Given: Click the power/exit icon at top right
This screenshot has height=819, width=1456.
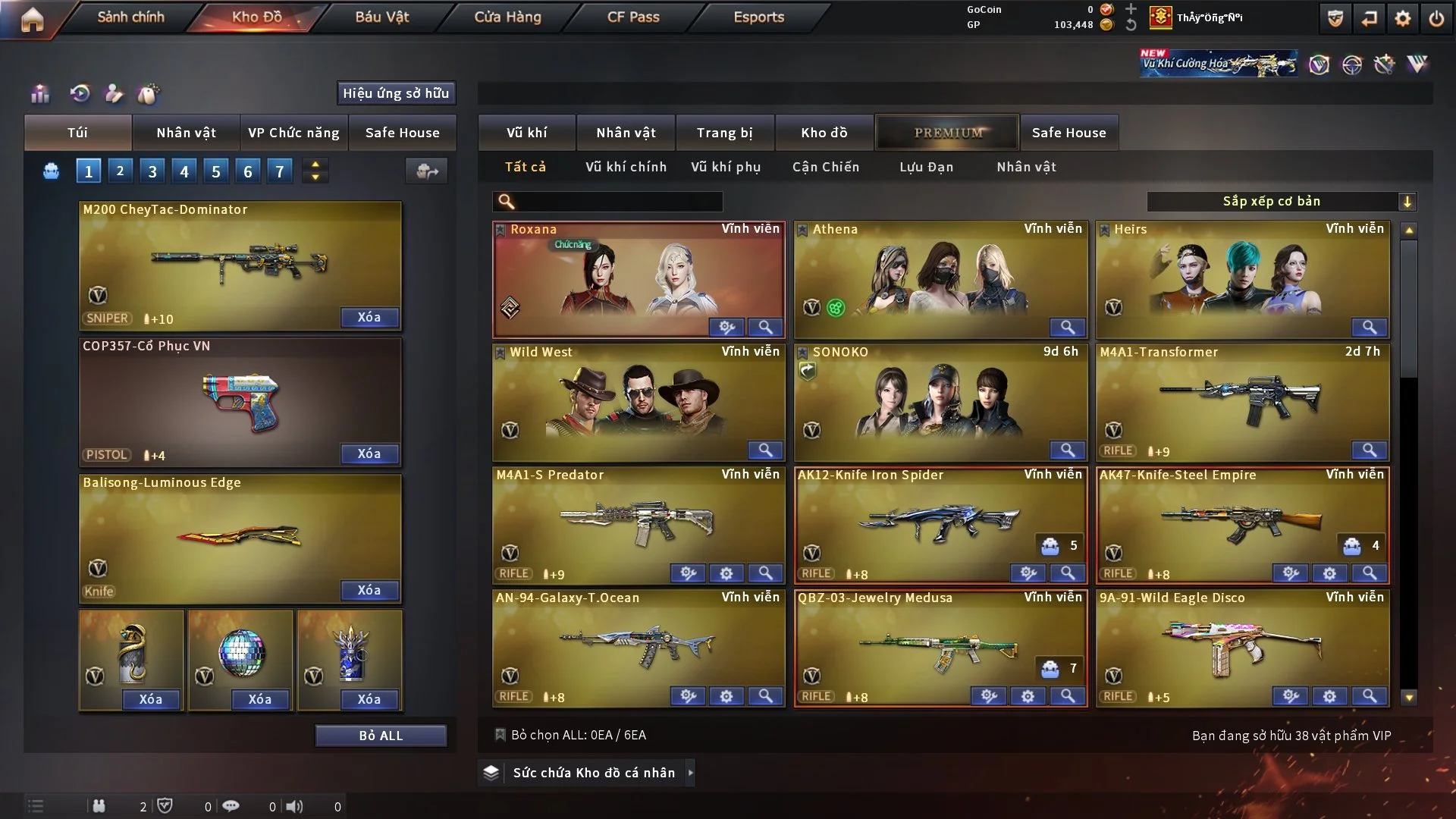Looking at the screenshot, I should tap(1438, 18).
